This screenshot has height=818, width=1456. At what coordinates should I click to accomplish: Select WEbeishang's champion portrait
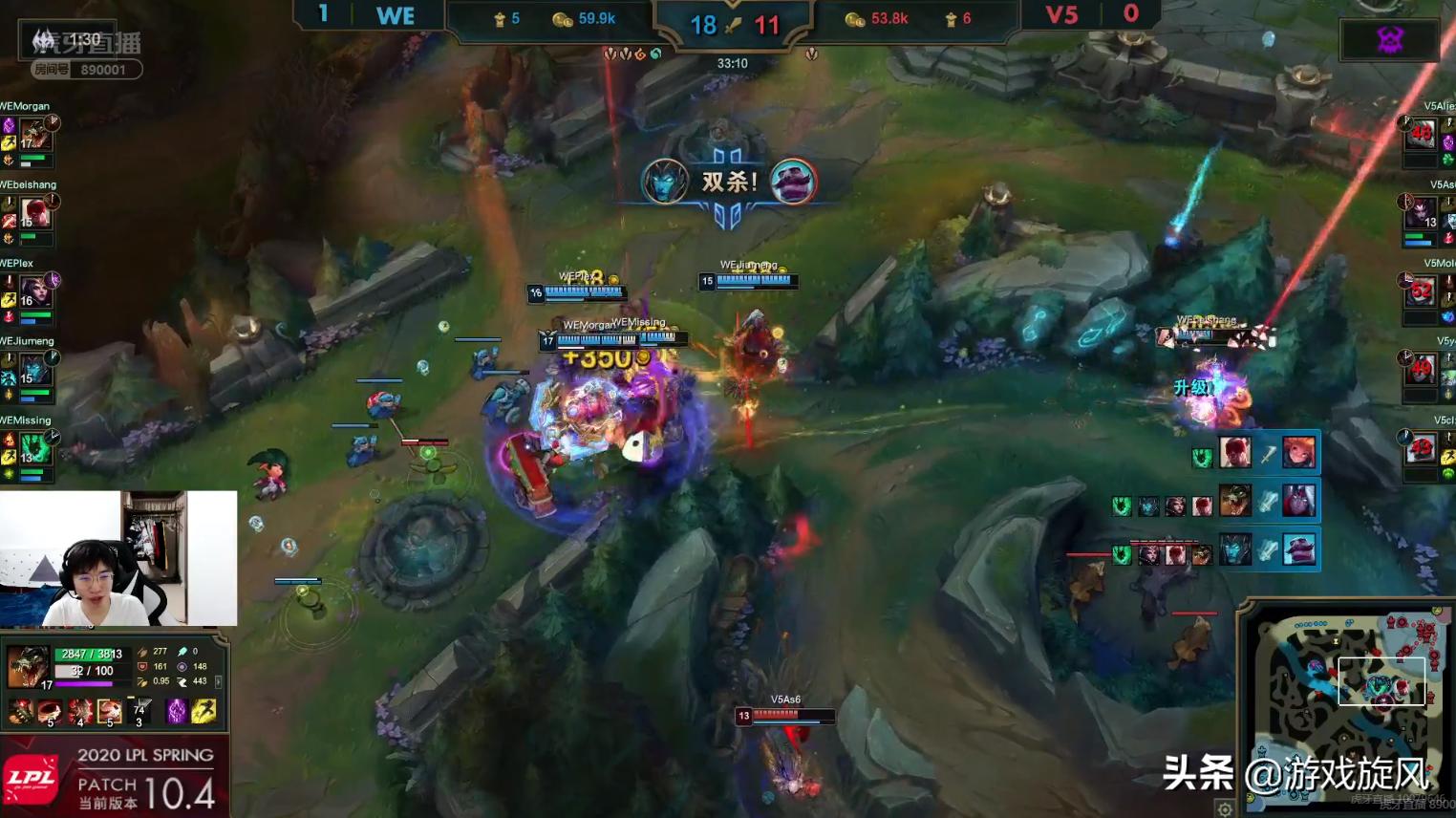tap(35, 213)
